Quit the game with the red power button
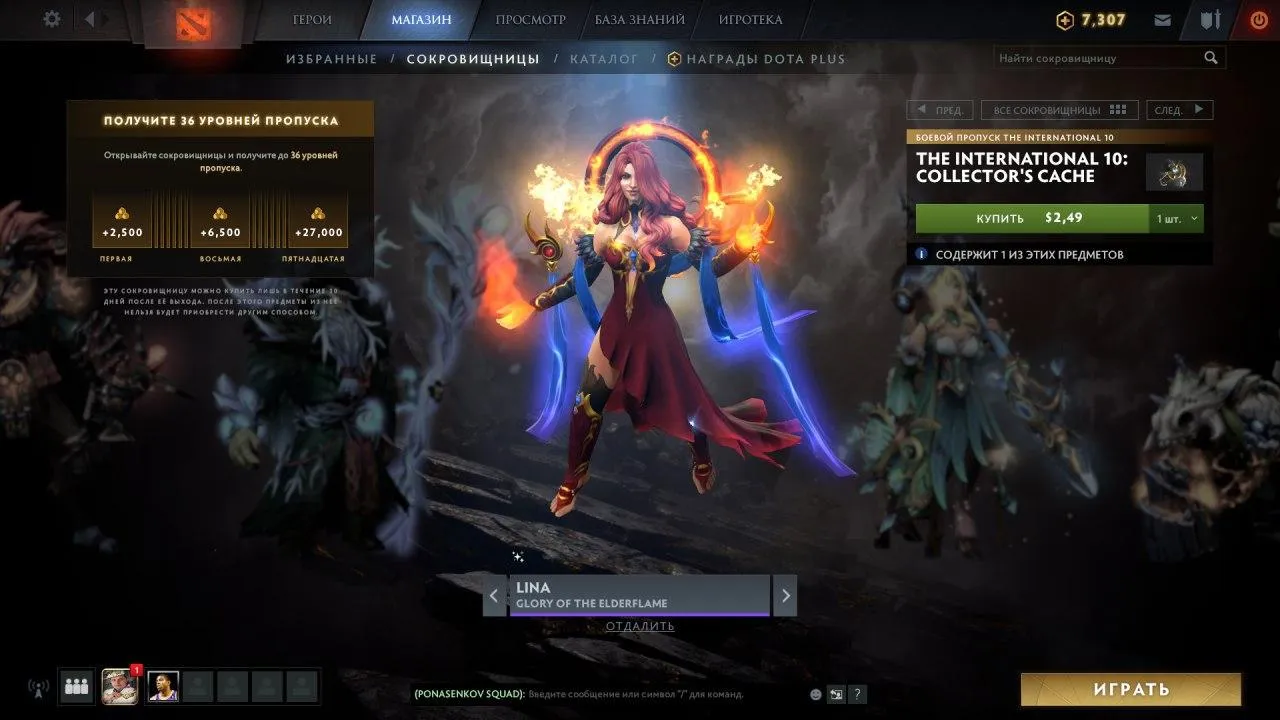Image resolution: width=1280 pixels, height=720 pixels. [x=1258, y=20]
